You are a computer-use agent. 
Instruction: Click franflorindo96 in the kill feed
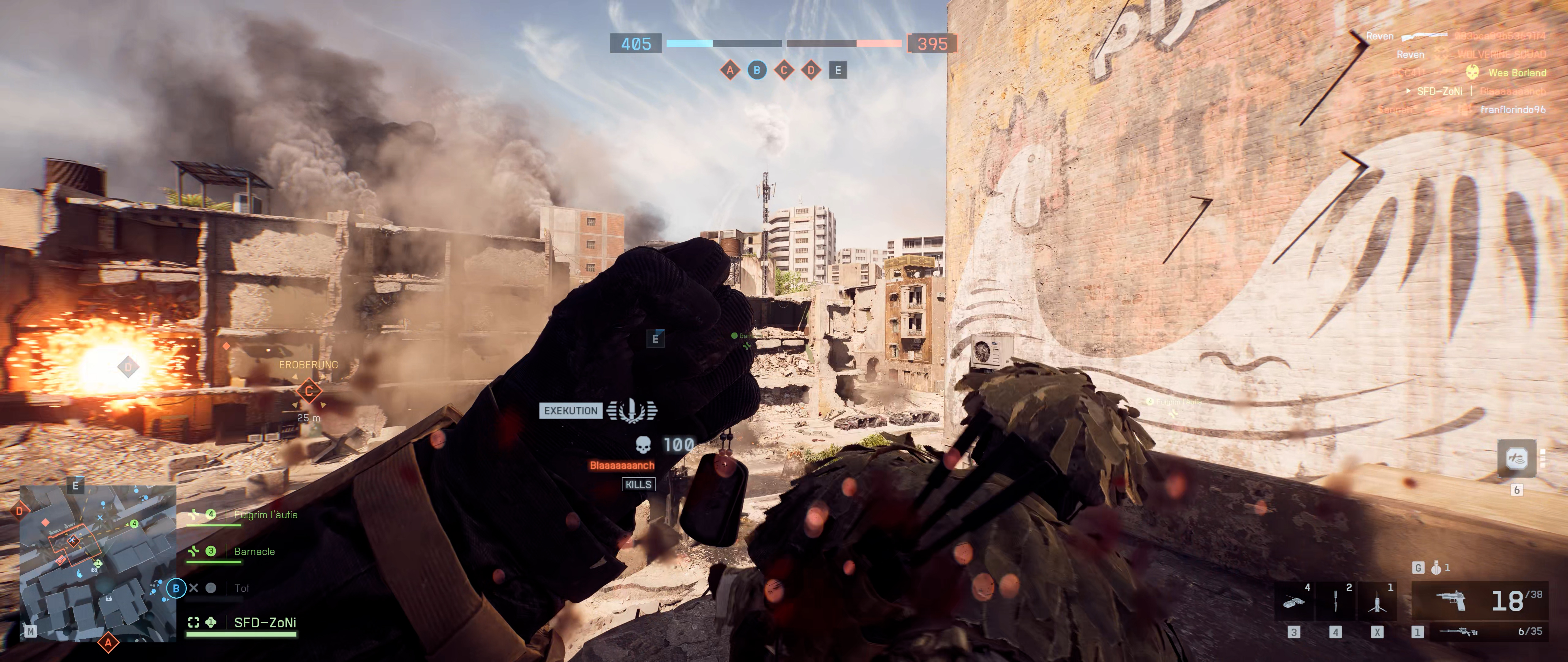(x=1513, y=110)
